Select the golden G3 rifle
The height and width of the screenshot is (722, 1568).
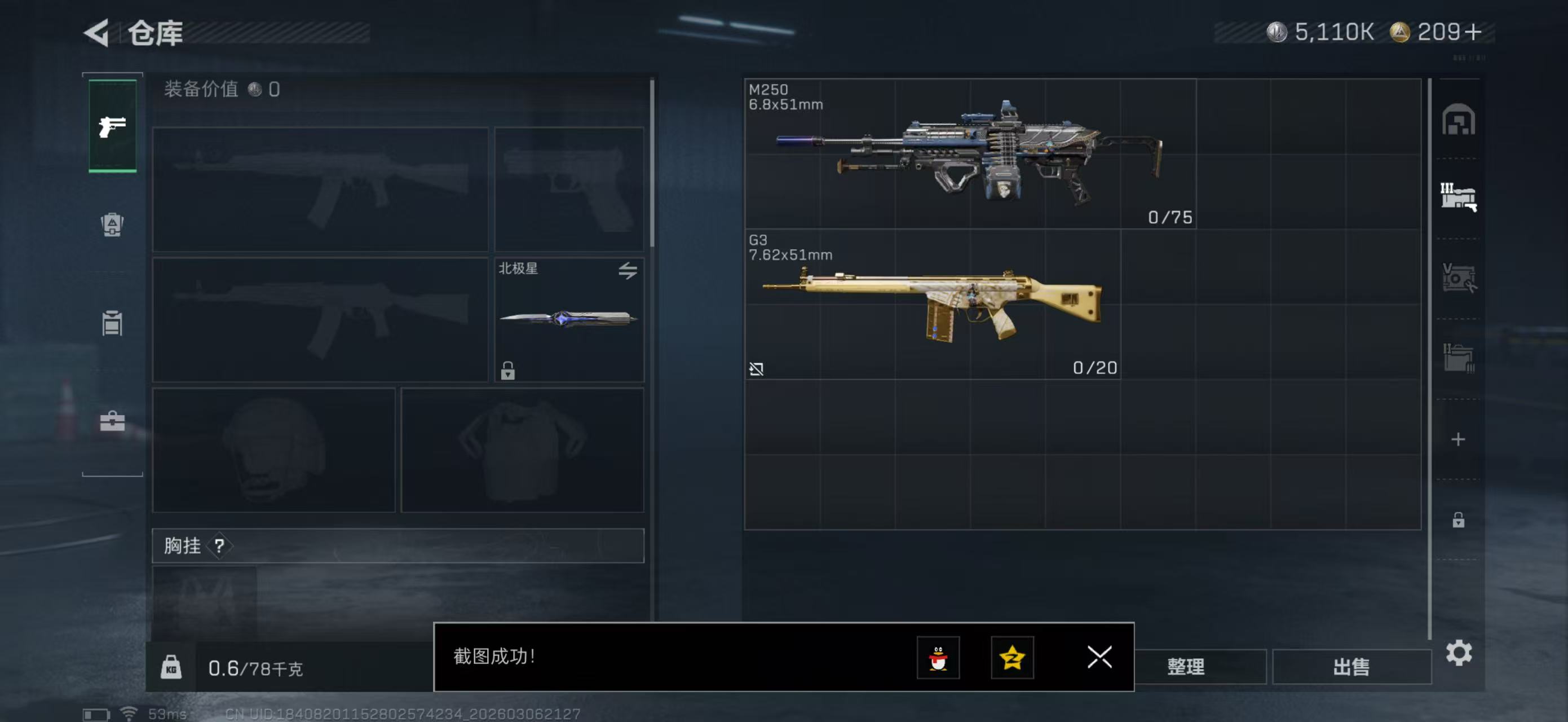tap(932, 305)
